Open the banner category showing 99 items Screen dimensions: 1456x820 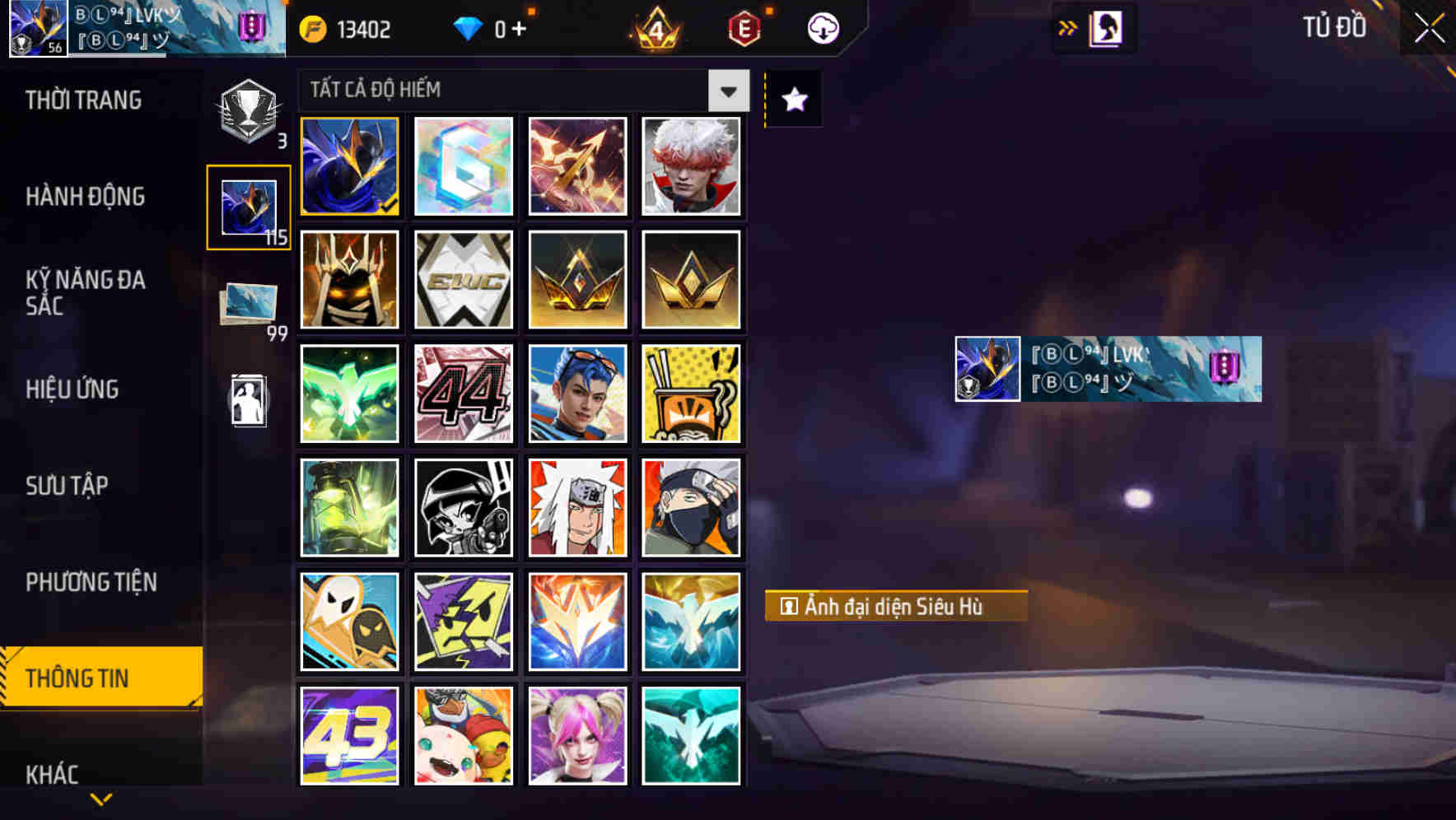click(248, 302)
